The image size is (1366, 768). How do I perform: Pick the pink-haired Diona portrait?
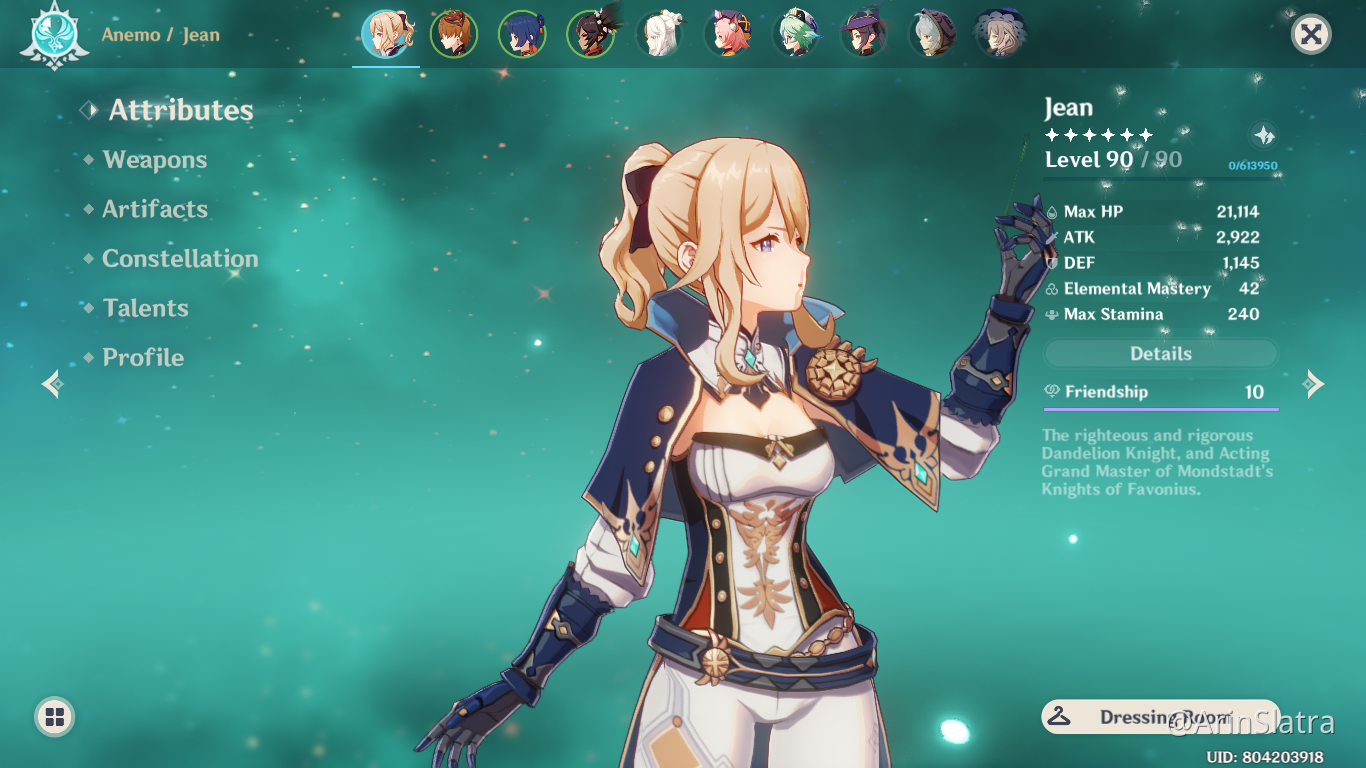728,35
